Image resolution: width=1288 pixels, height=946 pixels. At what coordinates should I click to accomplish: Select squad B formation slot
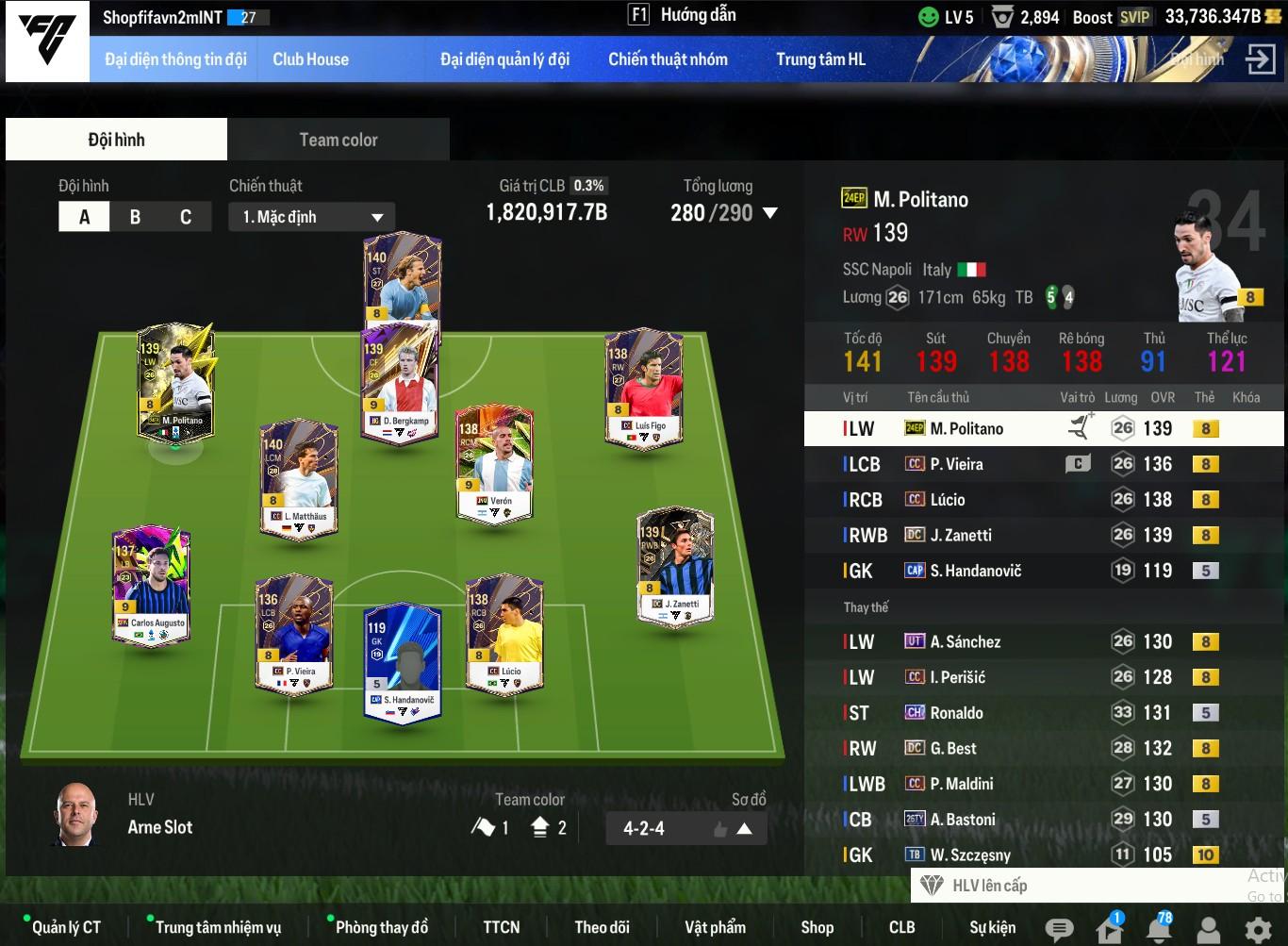click(x=135, y=217)
